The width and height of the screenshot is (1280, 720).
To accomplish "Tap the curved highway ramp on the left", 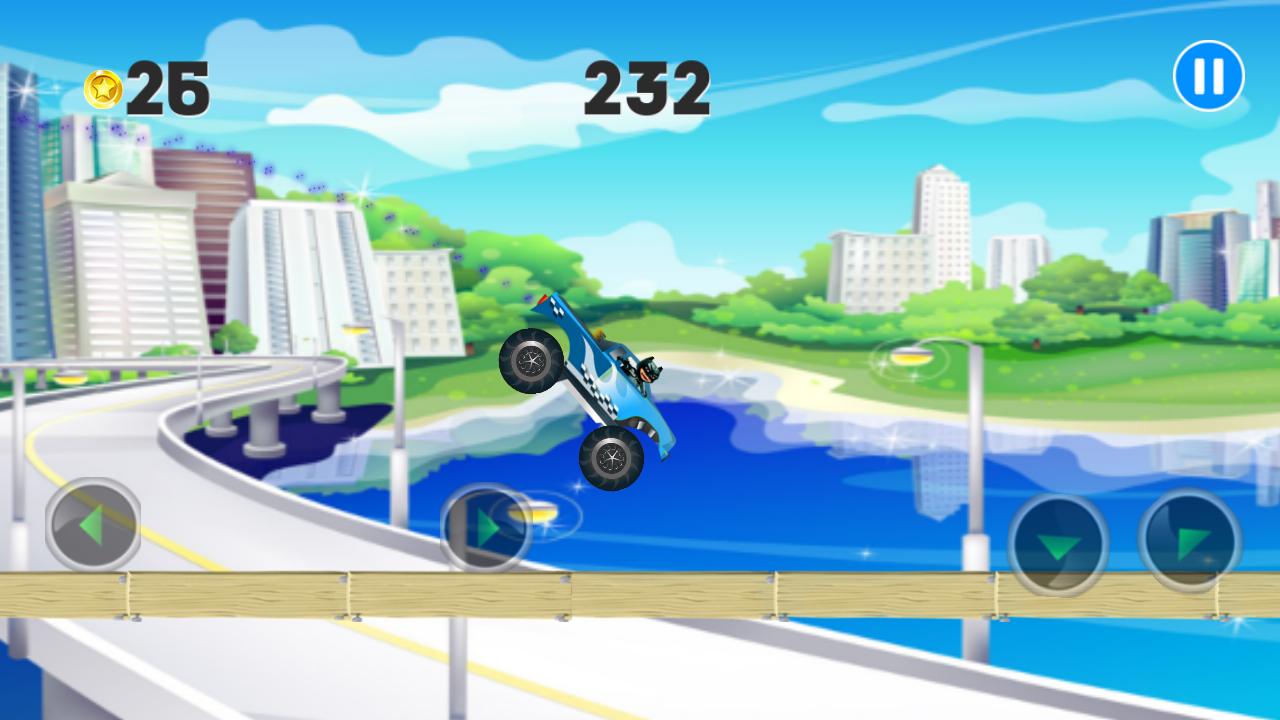I will (x=230, y=430).
